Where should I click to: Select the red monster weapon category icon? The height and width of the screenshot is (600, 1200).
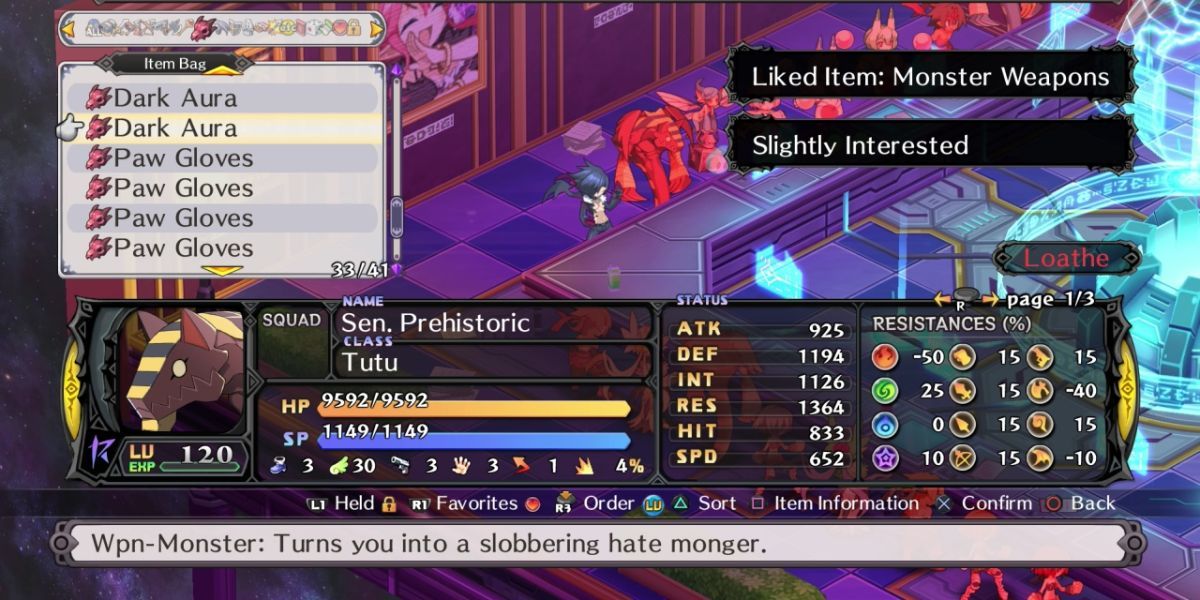[203, 28]
